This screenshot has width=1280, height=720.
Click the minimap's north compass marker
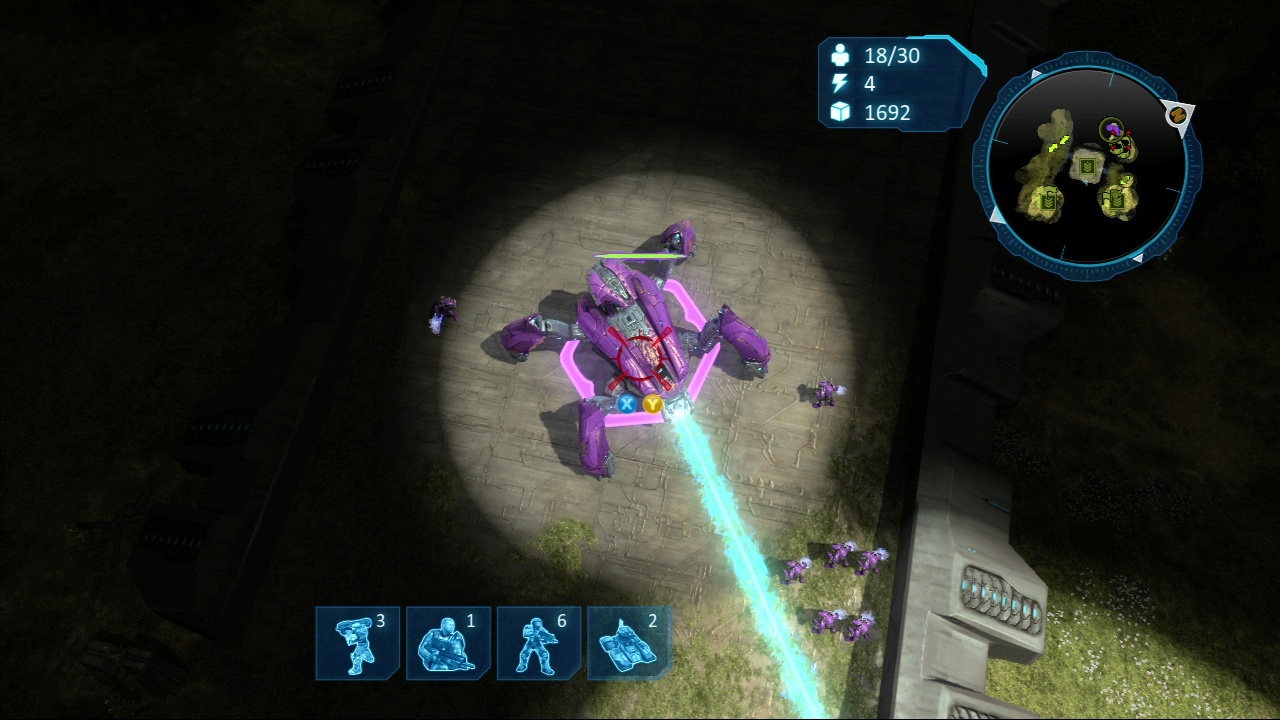pyautogui.click(x=1179, y=115)
